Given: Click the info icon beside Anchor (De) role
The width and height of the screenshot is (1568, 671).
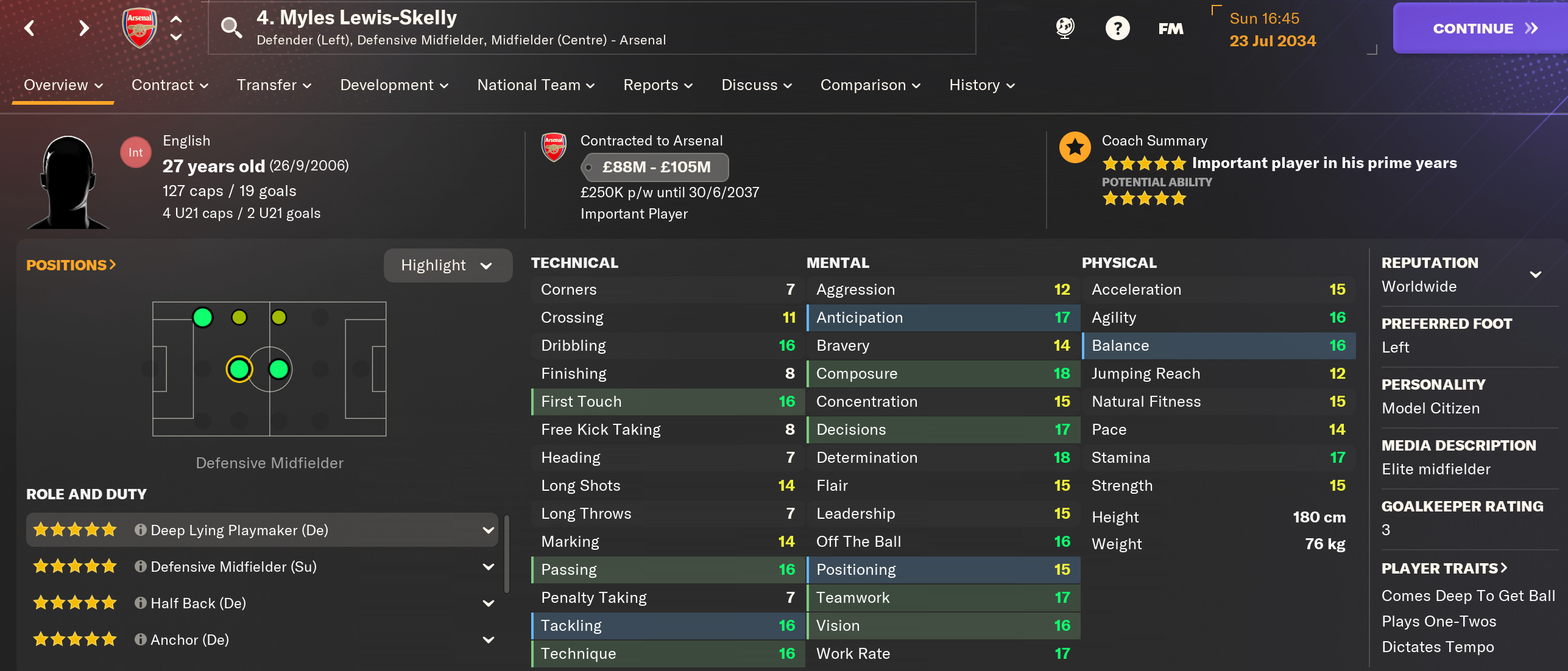Looking at the screenshot, I should [x=139, y=639].
